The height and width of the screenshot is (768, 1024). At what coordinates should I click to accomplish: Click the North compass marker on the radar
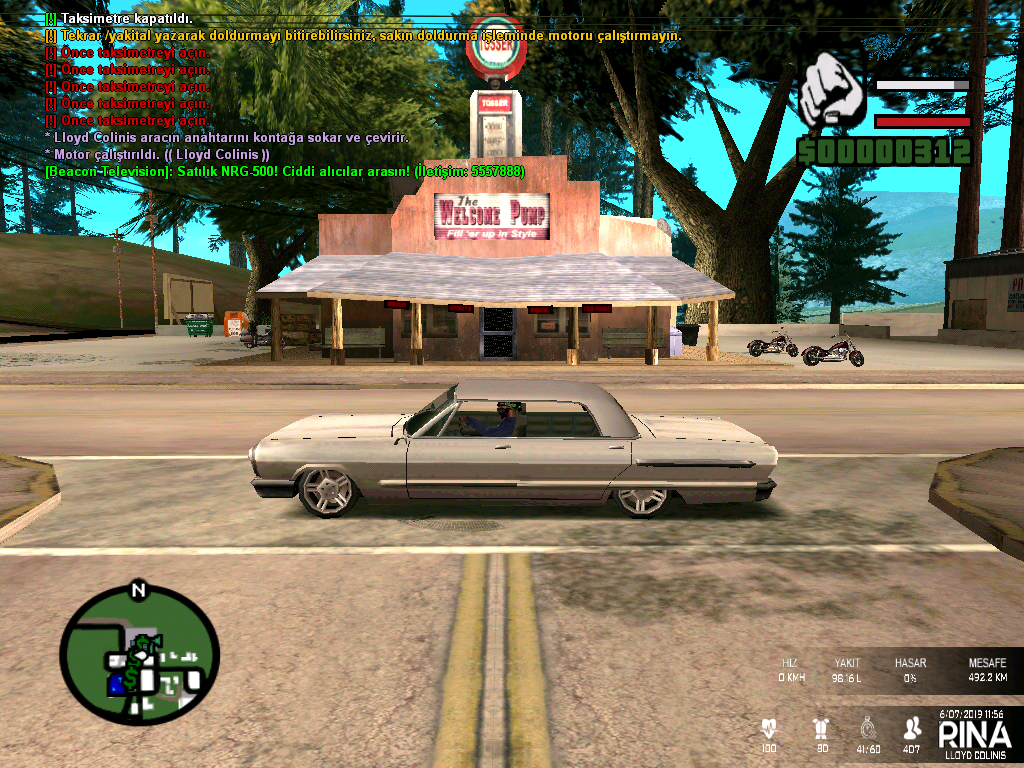(x=138, y=590)
